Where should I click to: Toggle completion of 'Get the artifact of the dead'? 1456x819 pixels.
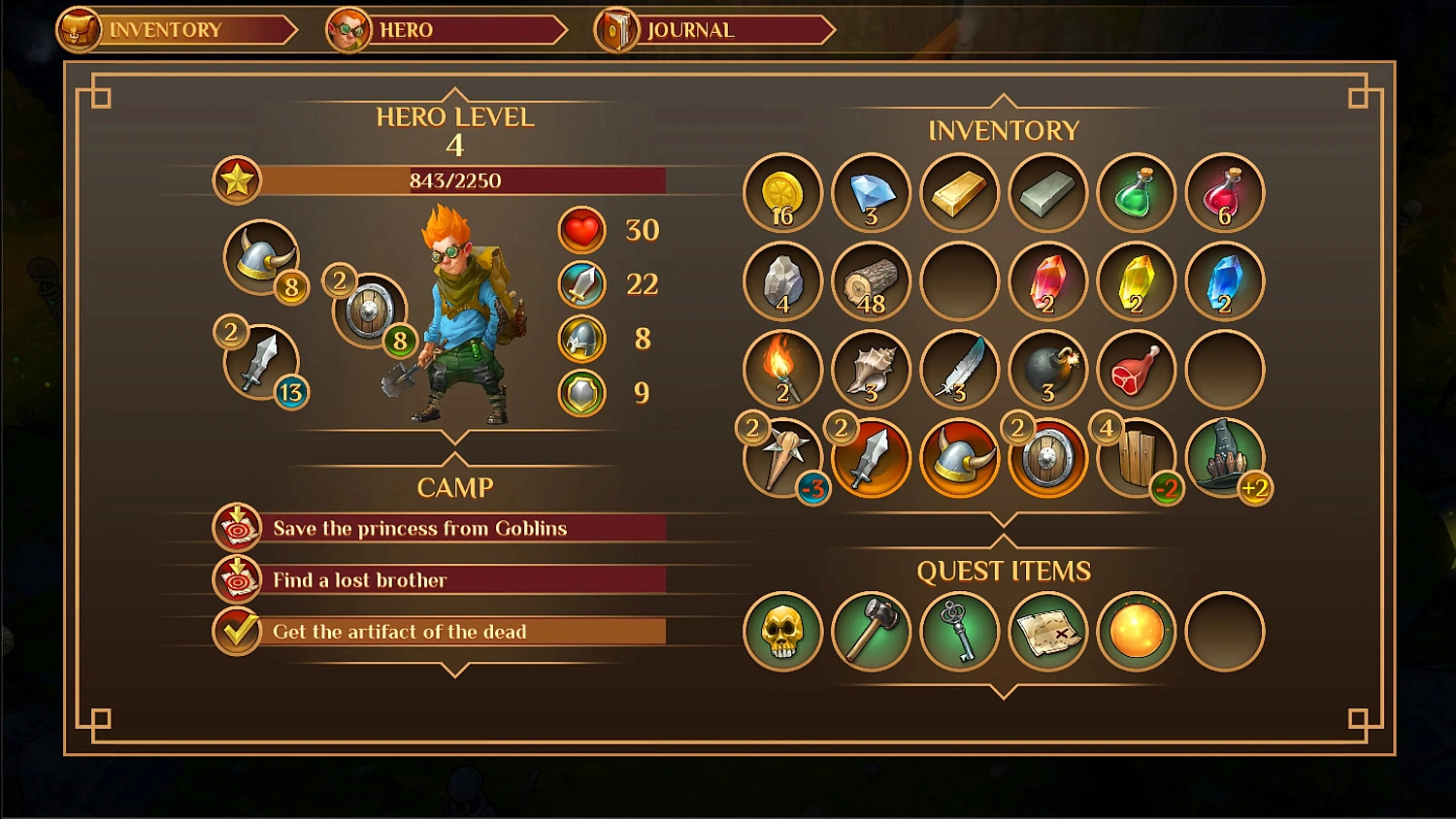coord(236,631)
